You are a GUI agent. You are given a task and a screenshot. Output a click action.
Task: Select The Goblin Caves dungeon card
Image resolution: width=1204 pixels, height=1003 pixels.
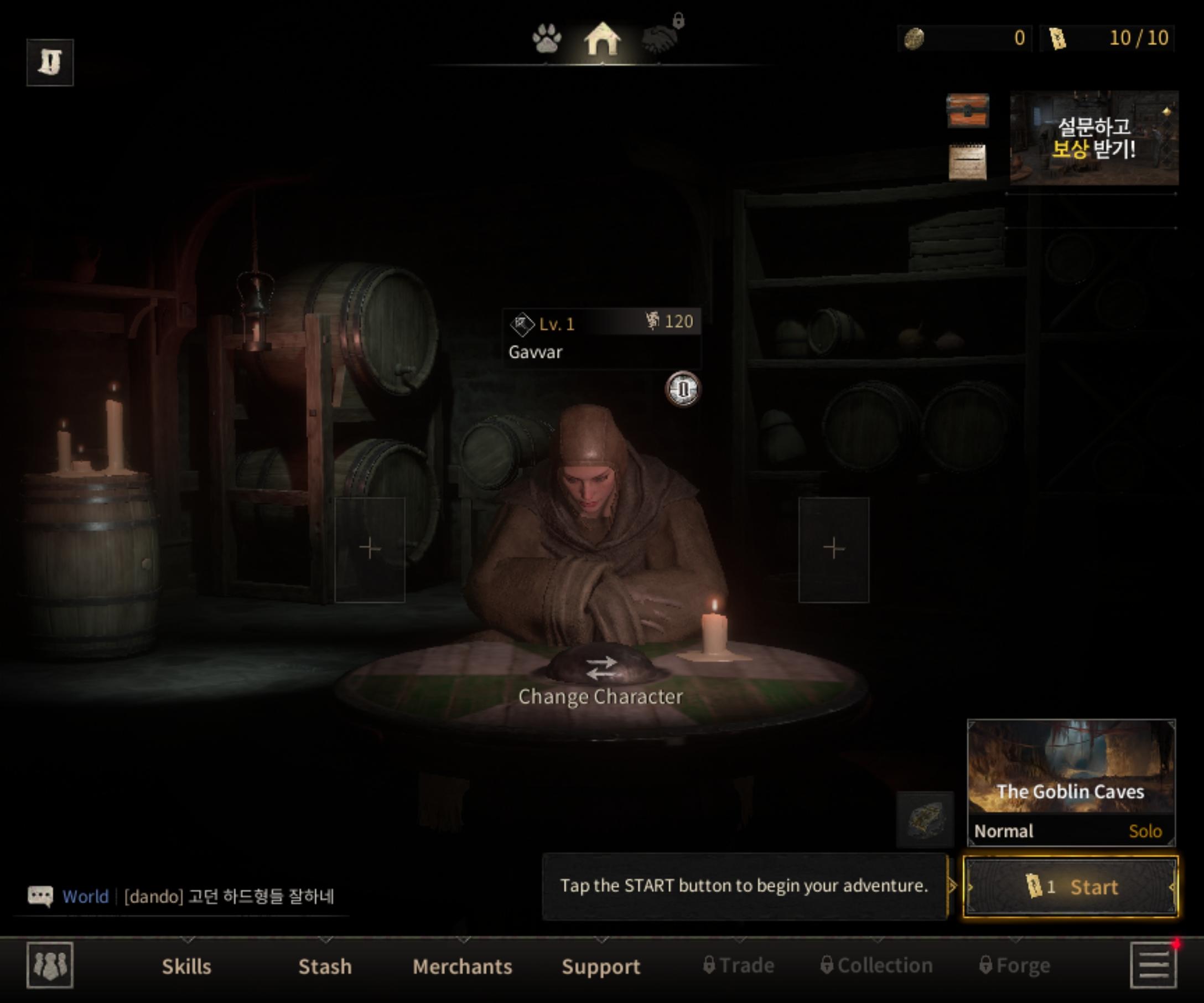click(x=1071, y=782)
